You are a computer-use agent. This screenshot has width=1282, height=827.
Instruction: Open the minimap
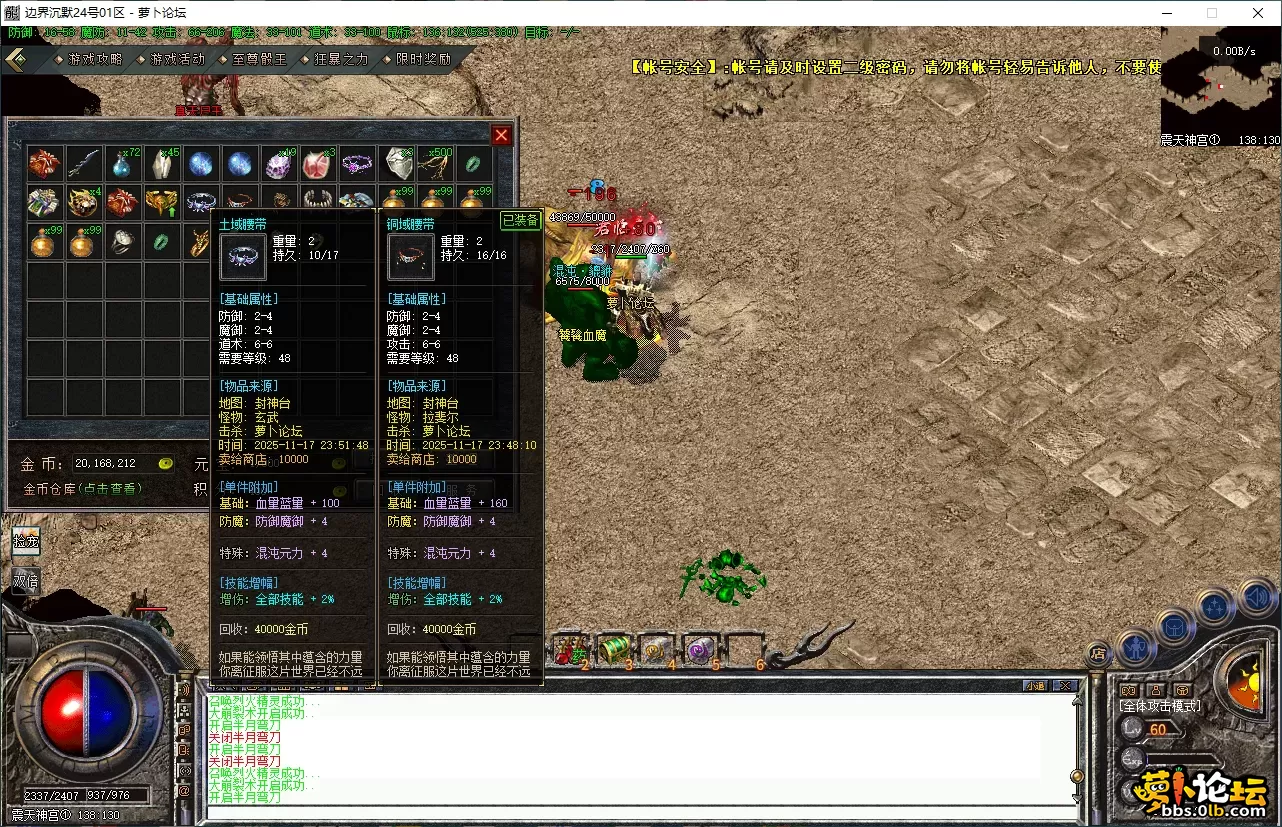[1220, 75]
